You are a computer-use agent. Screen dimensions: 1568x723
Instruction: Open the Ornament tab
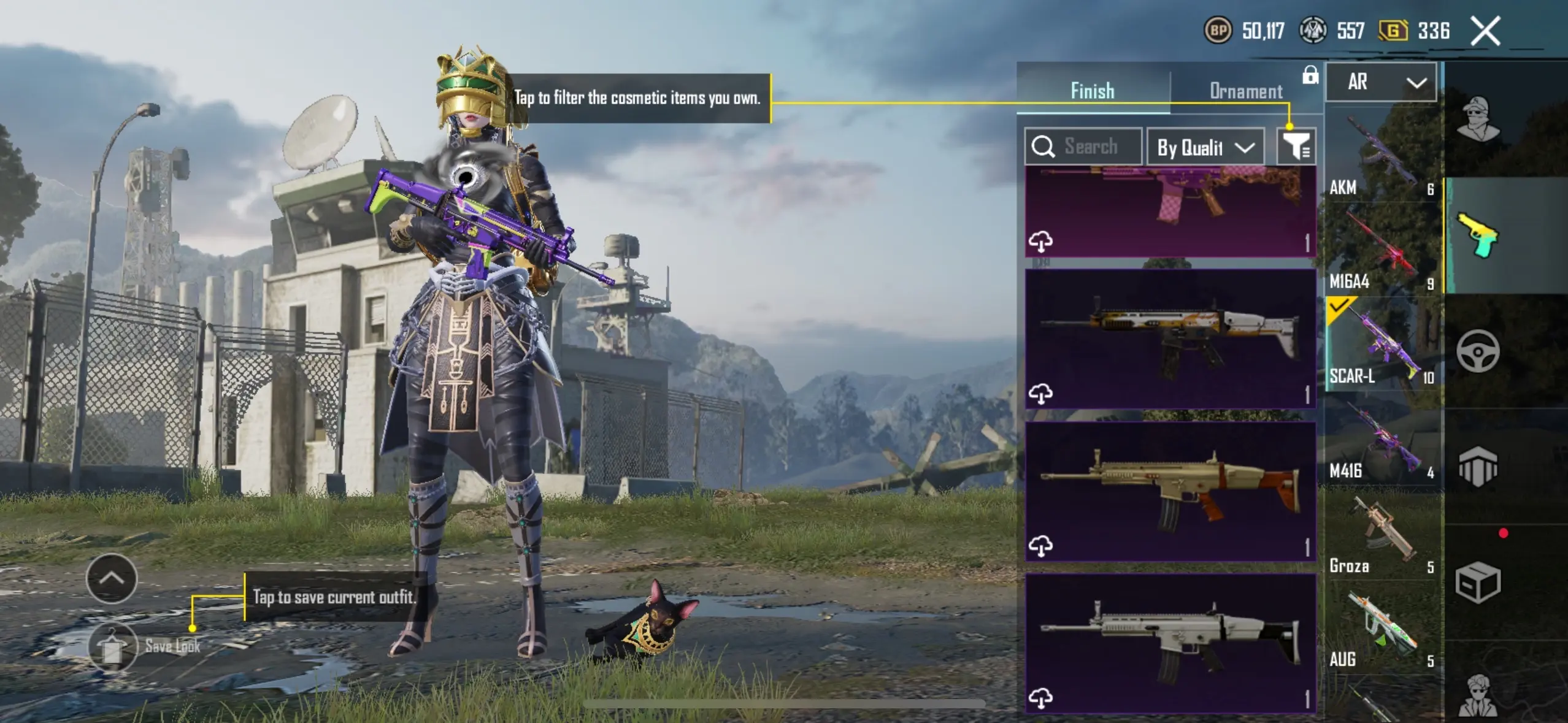pos(1245,91)
